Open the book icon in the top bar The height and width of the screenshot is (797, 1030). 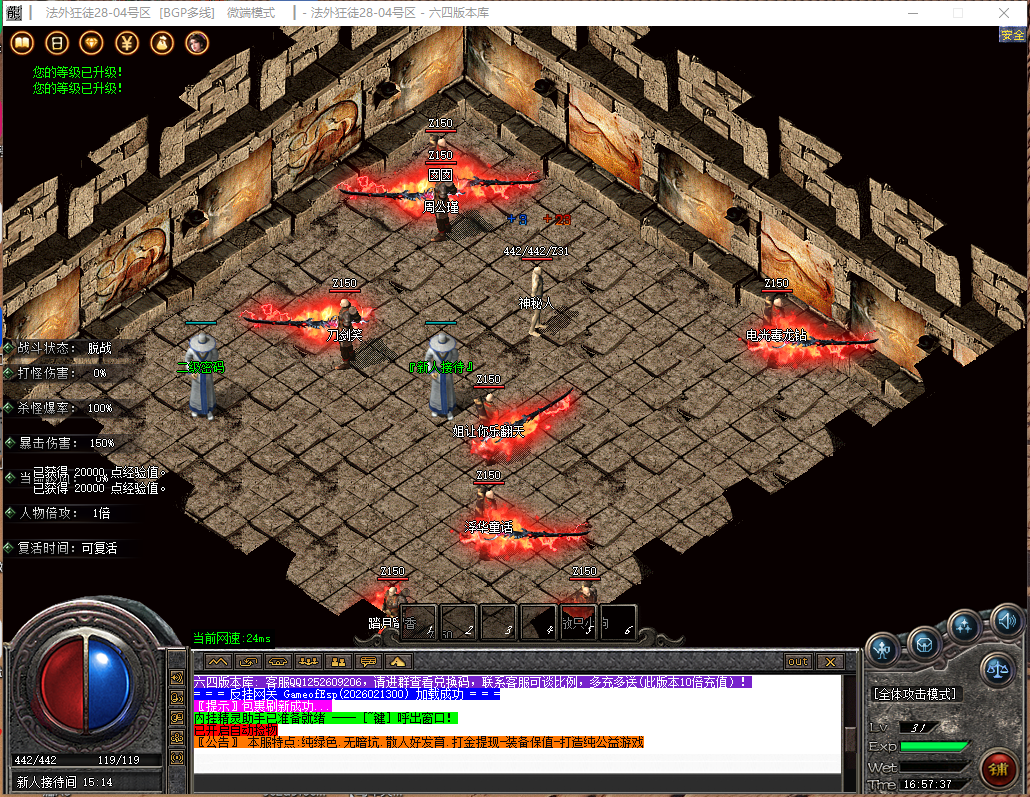pyautogui.click(x=22, y=42)
